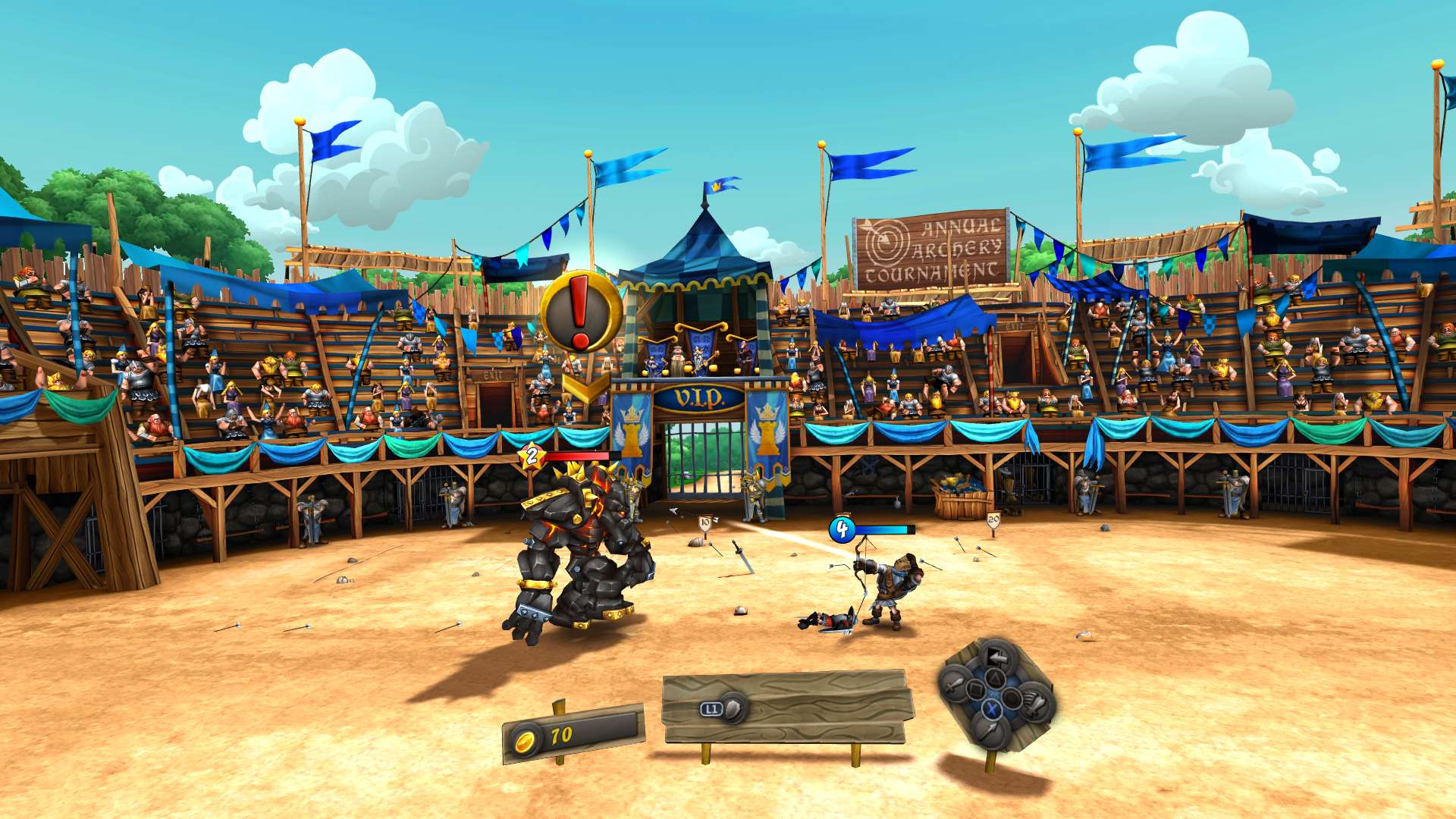Click the golem's red health bar
Image resolution: width=1456 pixels, height=819 pixels.
click(x=579, y=455)
